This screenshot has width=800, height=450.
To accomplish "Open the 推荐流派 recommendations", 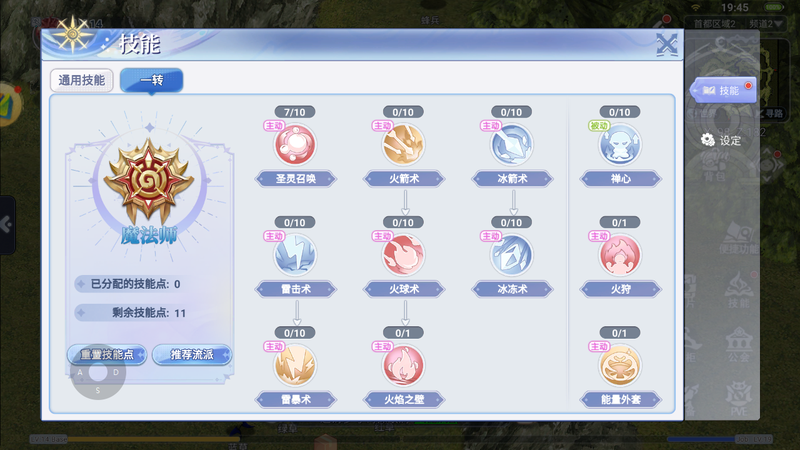I will pos(192,355).
